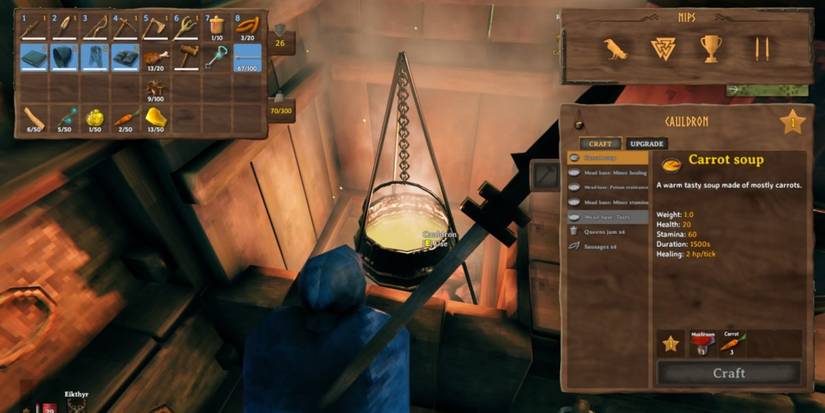Click the two vertical bars icon
This screenshot has height=413, width=825.
click(762, 48)
